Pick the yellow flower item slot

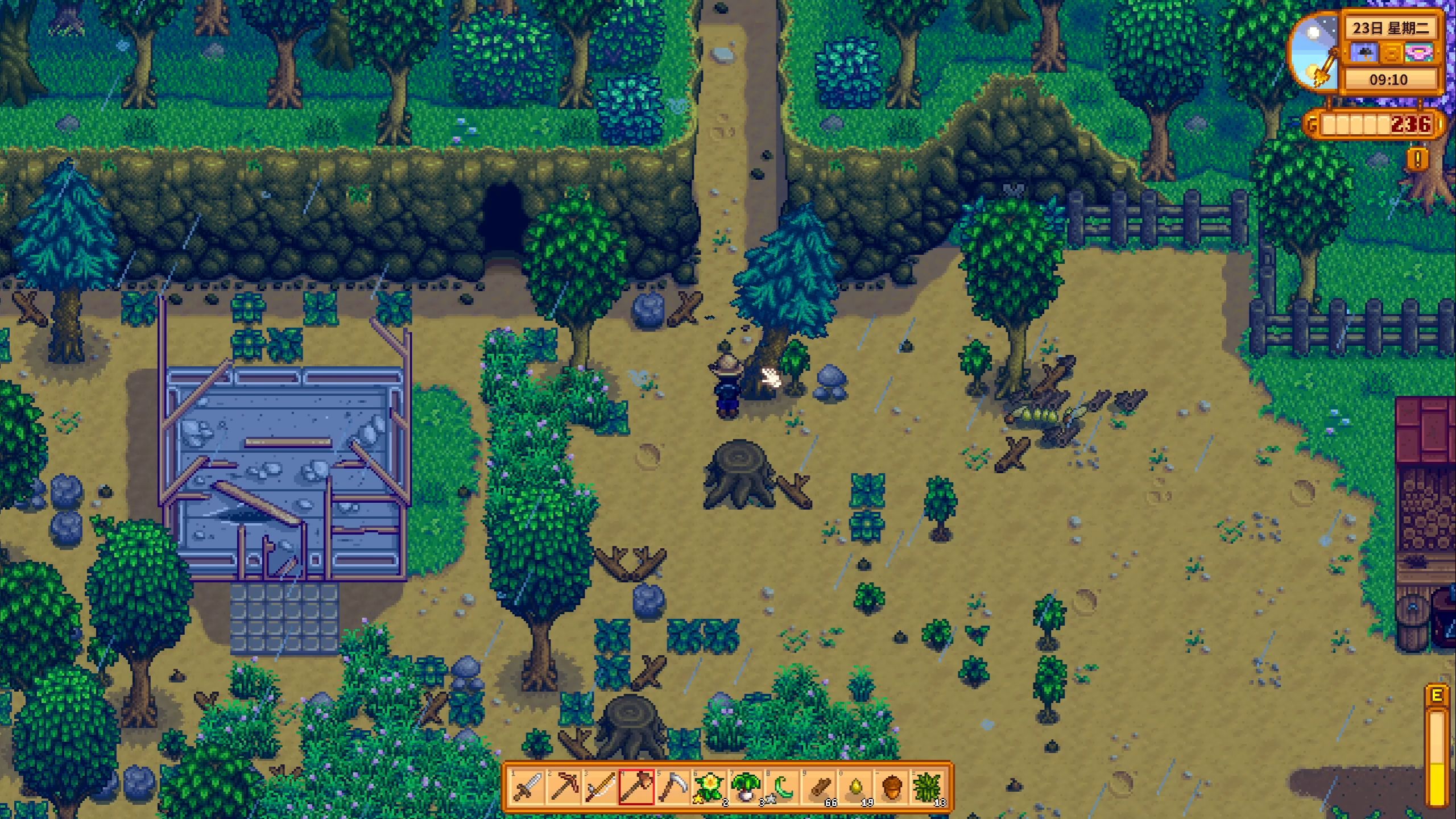pyautogui.click(x=709, y=788)
